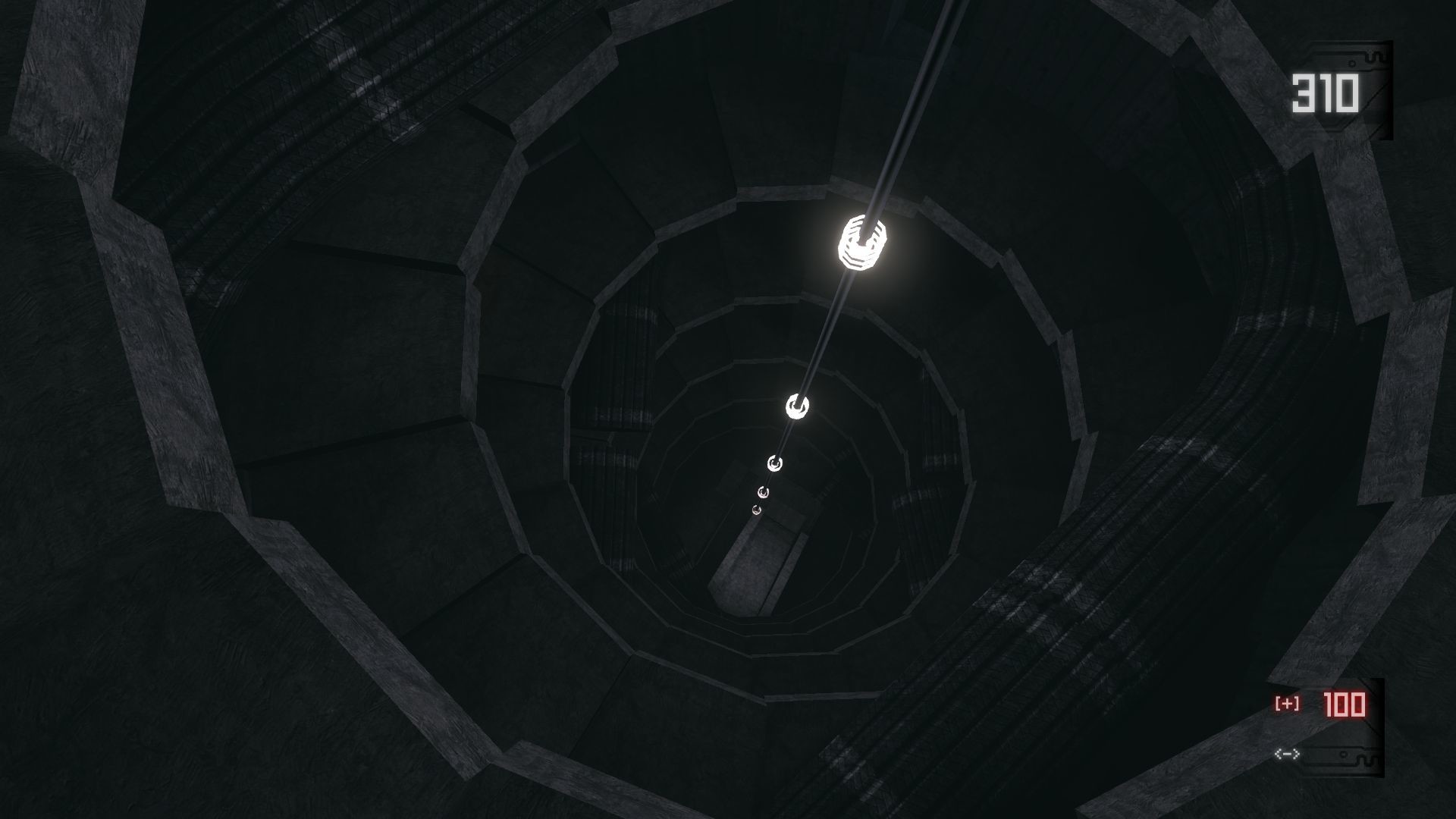This screenshot has height=819, width=1456.
Task: Click the fourth faint ring pickup
Action: tap(764, 492)
